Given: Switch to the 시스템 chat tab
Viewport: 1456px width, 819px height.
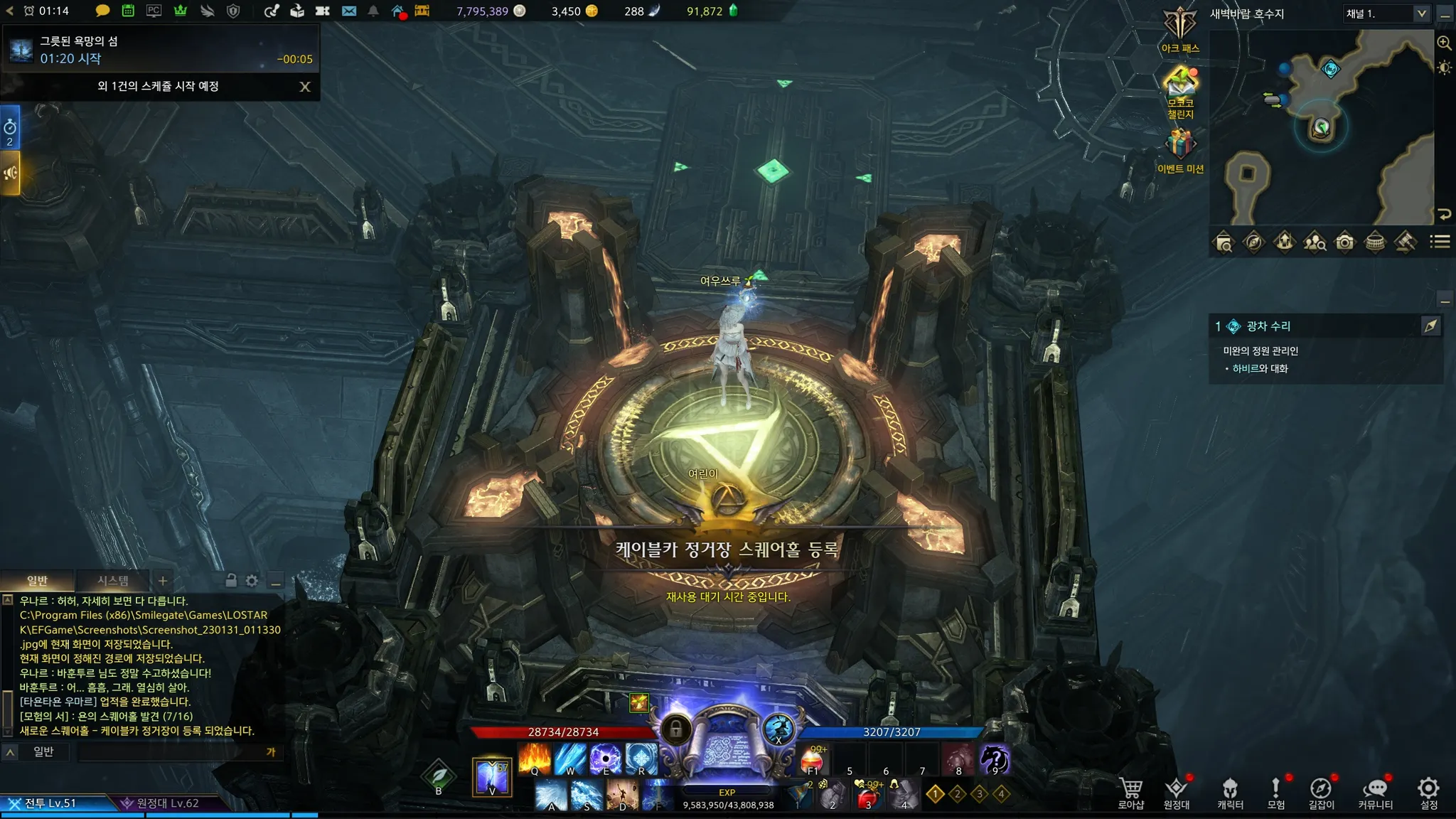Looking at the screenshot, I should pos(113,581).
